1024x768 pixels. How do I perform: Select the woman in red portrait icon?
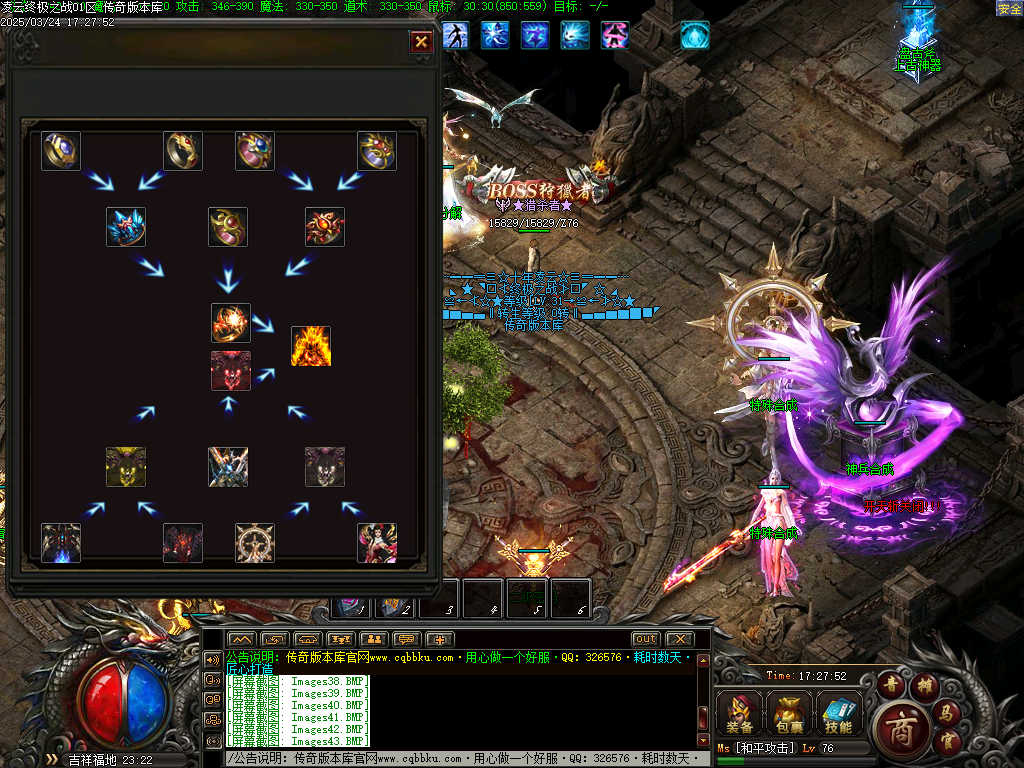pyautogui.click(x=377, y=543)
